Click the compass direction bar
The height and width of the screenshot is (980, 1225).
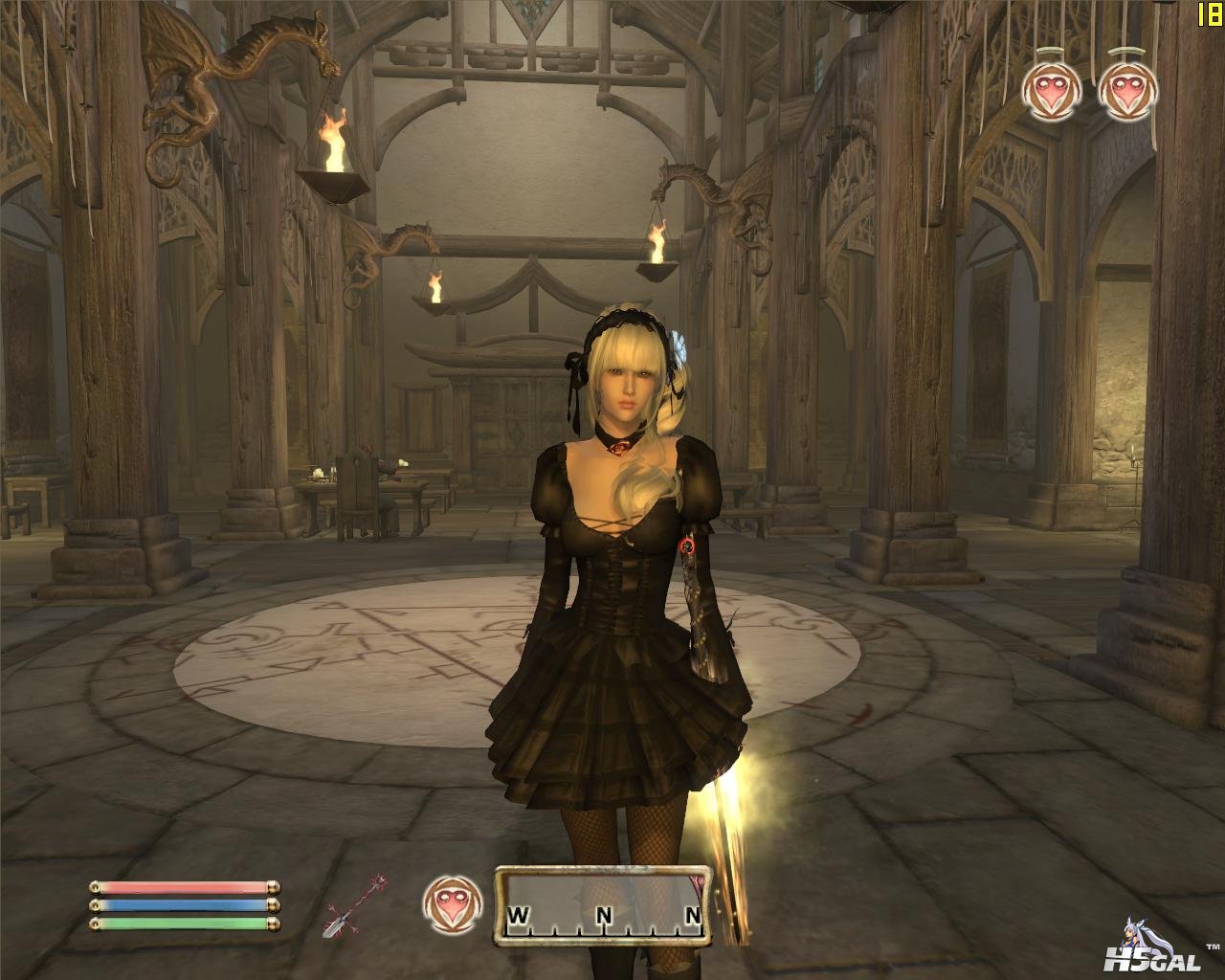tap(602, 905)
